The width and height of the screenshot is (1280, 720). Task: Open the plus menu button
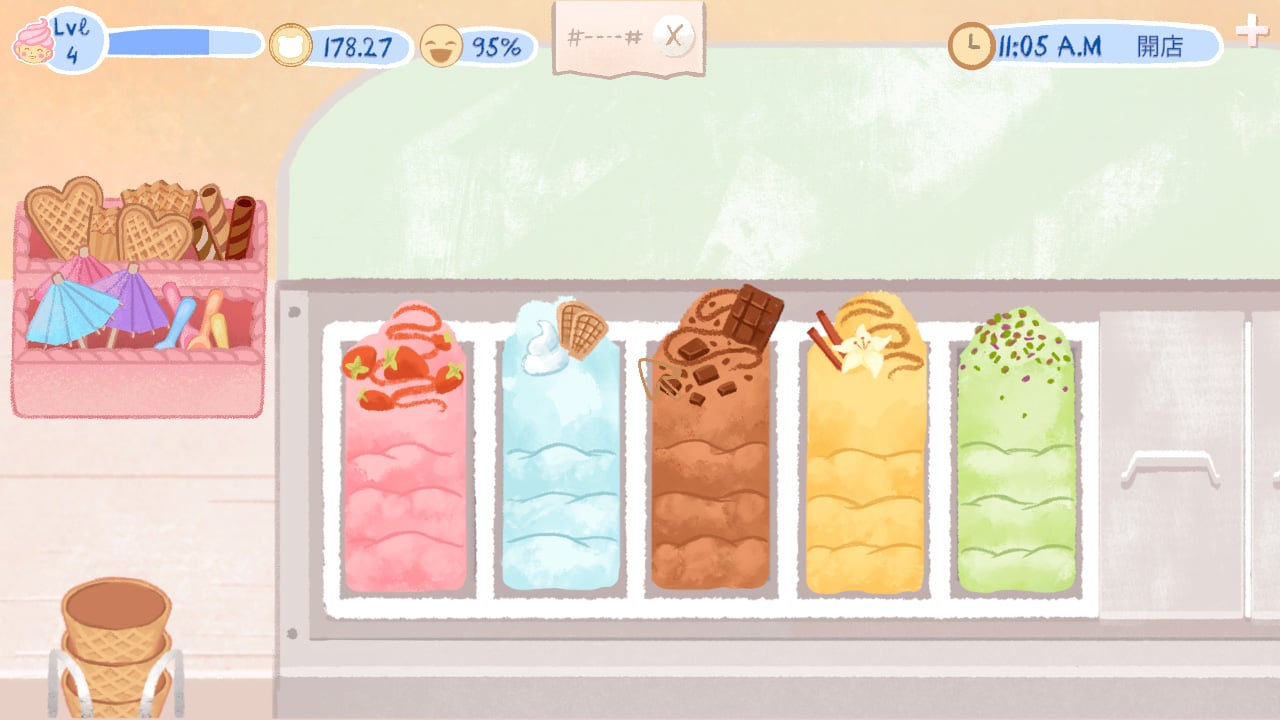pyautogui.click(x=1251, y=30)
